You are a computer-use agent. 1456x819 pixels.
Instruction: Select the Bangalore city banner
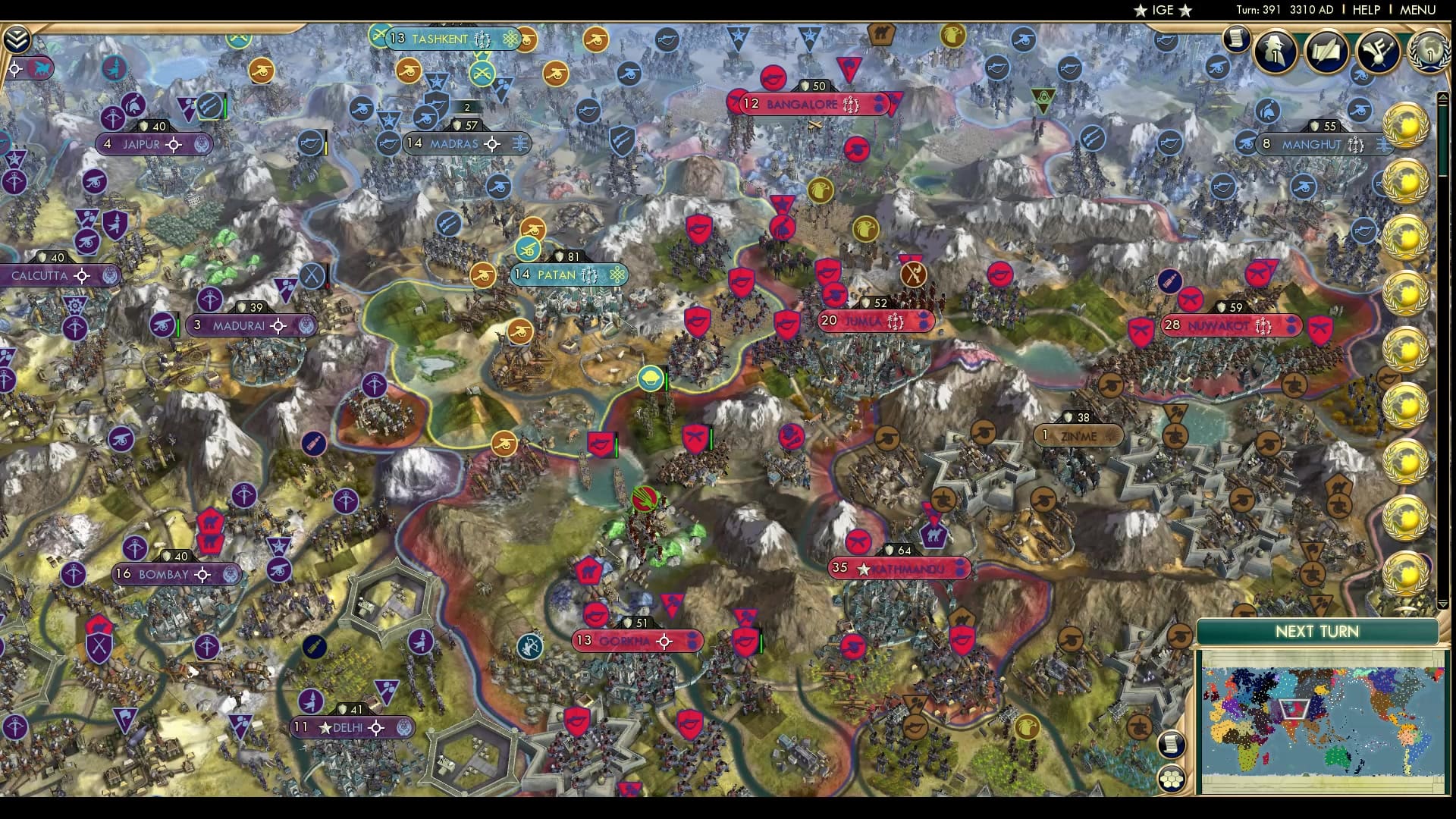click(x=804, y=105)
